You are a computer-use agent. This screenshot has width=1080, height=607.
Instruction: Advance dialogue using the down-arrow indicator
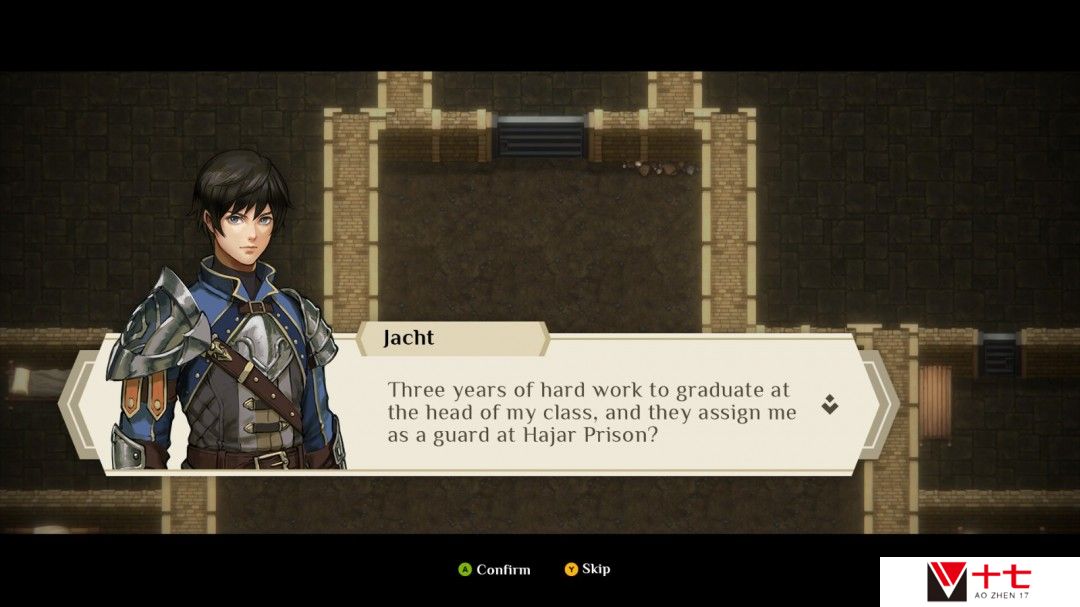point(829,404)
